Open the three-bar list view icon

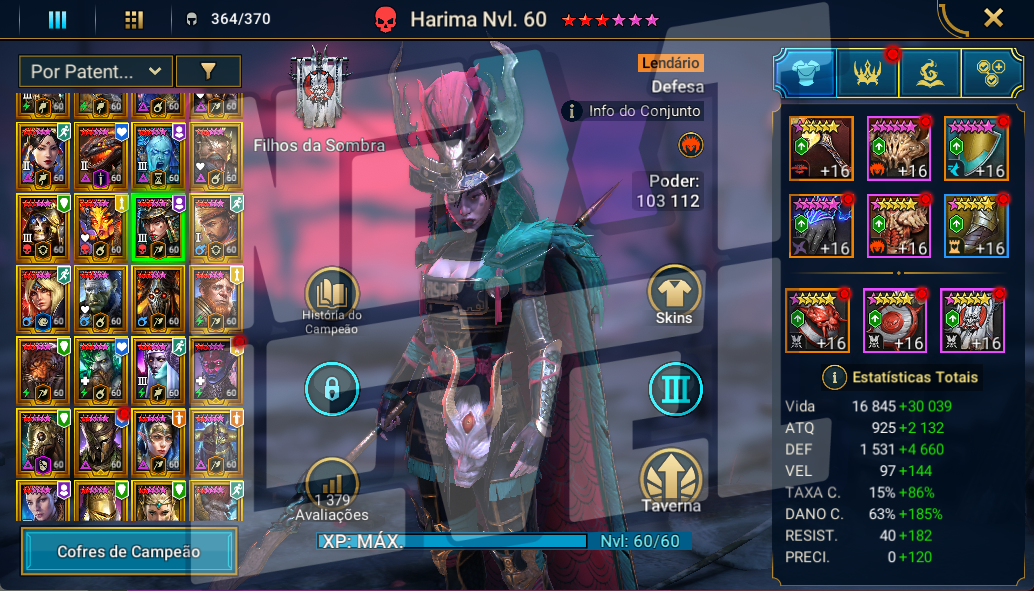click(x=58, y=19)
